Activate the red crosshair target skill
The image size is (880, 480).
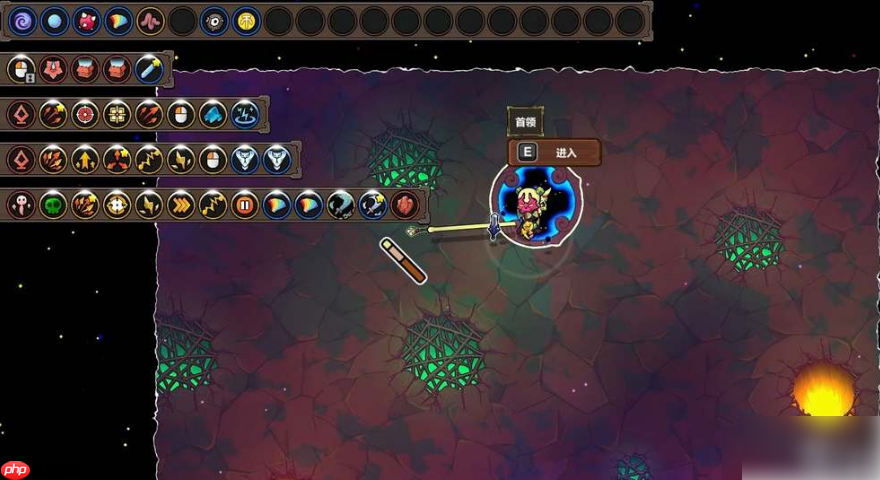(x=85, y=114)
